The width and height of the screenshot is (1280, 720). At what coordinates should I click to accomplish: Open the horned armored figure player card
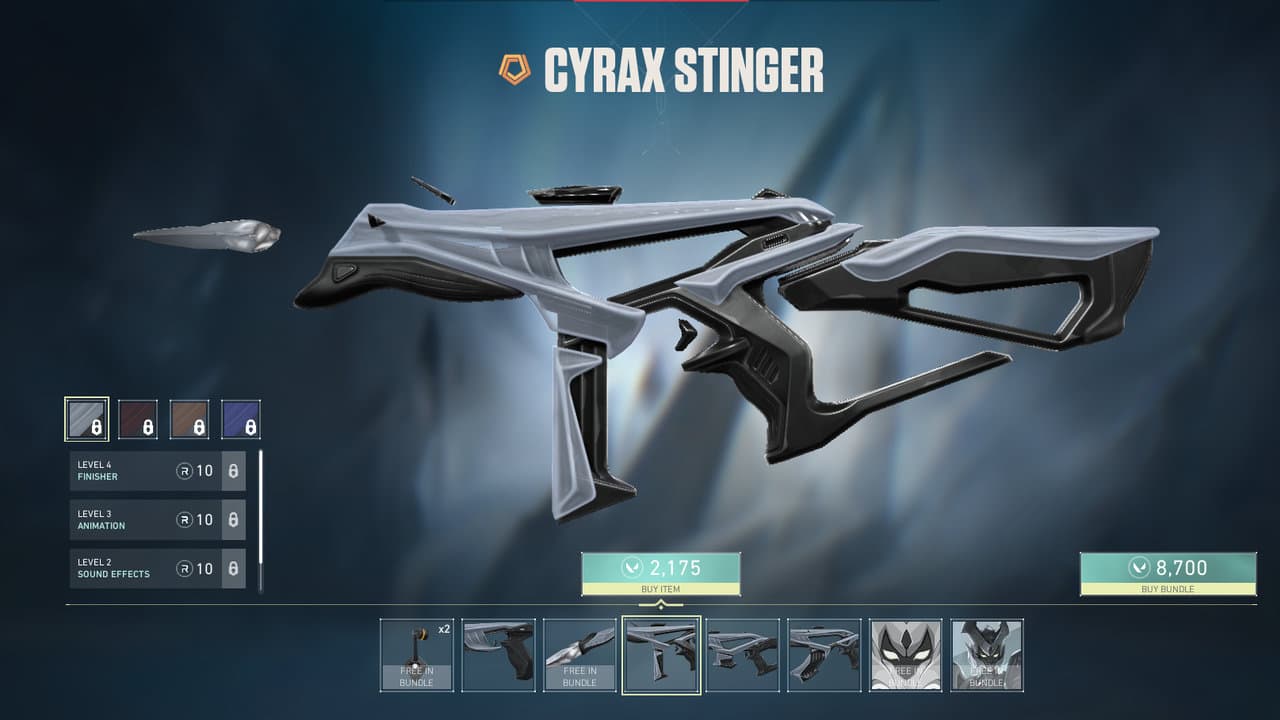pos(987,655)
